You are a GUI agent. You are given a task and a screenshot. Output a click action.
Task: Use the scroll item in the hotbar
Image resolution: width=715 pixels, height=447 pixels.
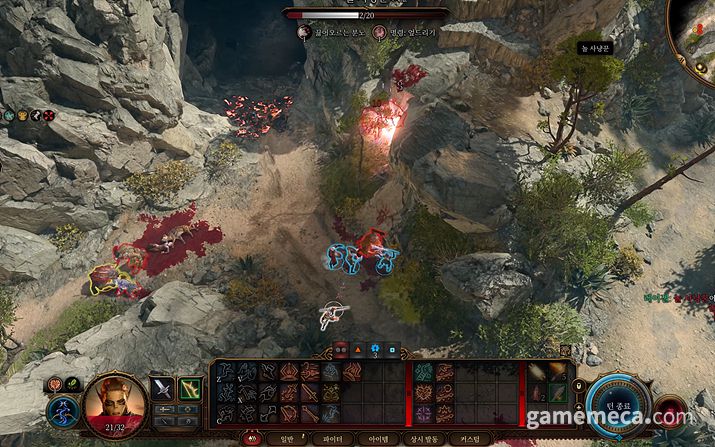[x=538, y=371]
